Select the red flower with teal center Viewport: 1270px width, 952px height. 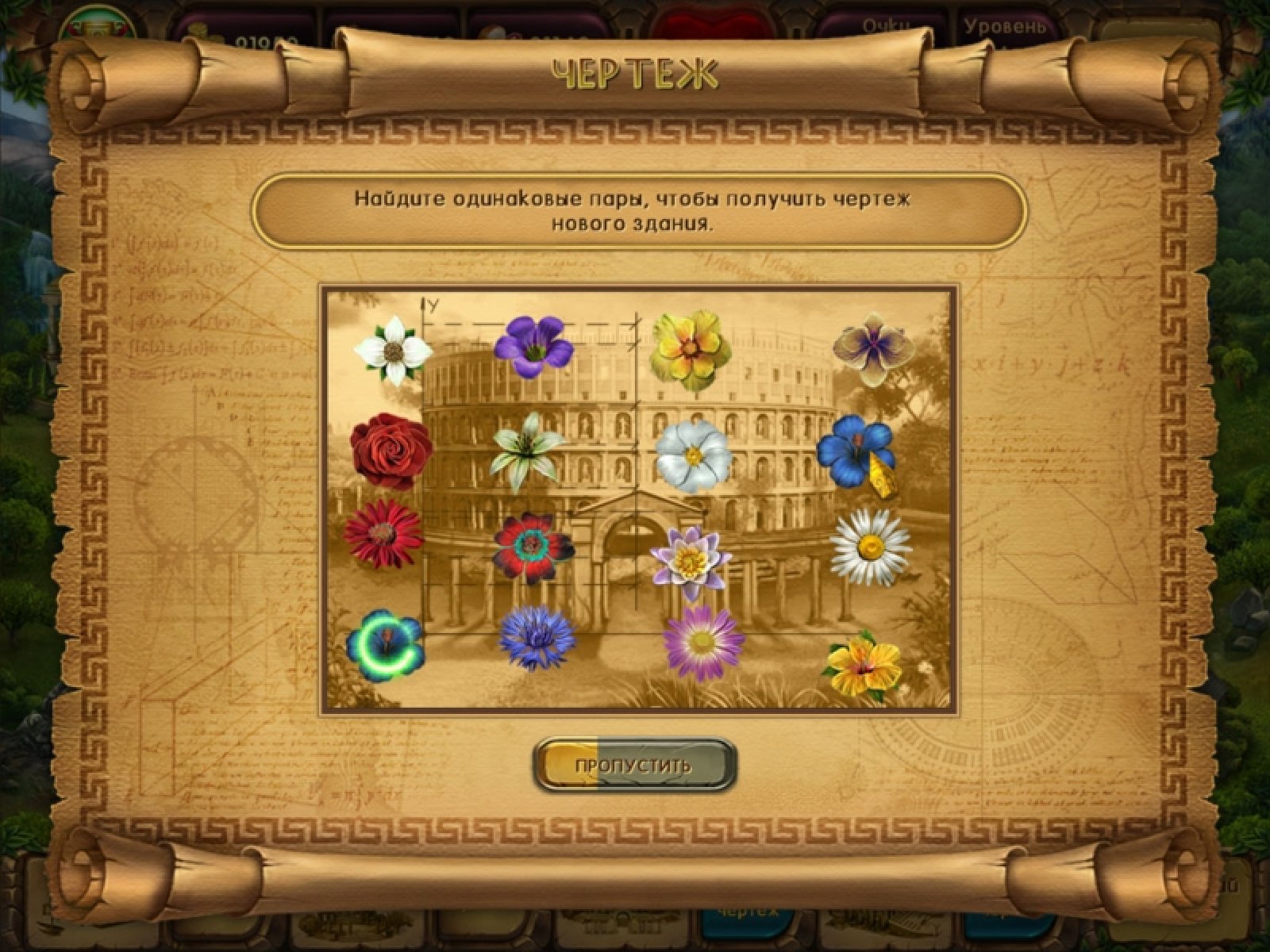532,546
